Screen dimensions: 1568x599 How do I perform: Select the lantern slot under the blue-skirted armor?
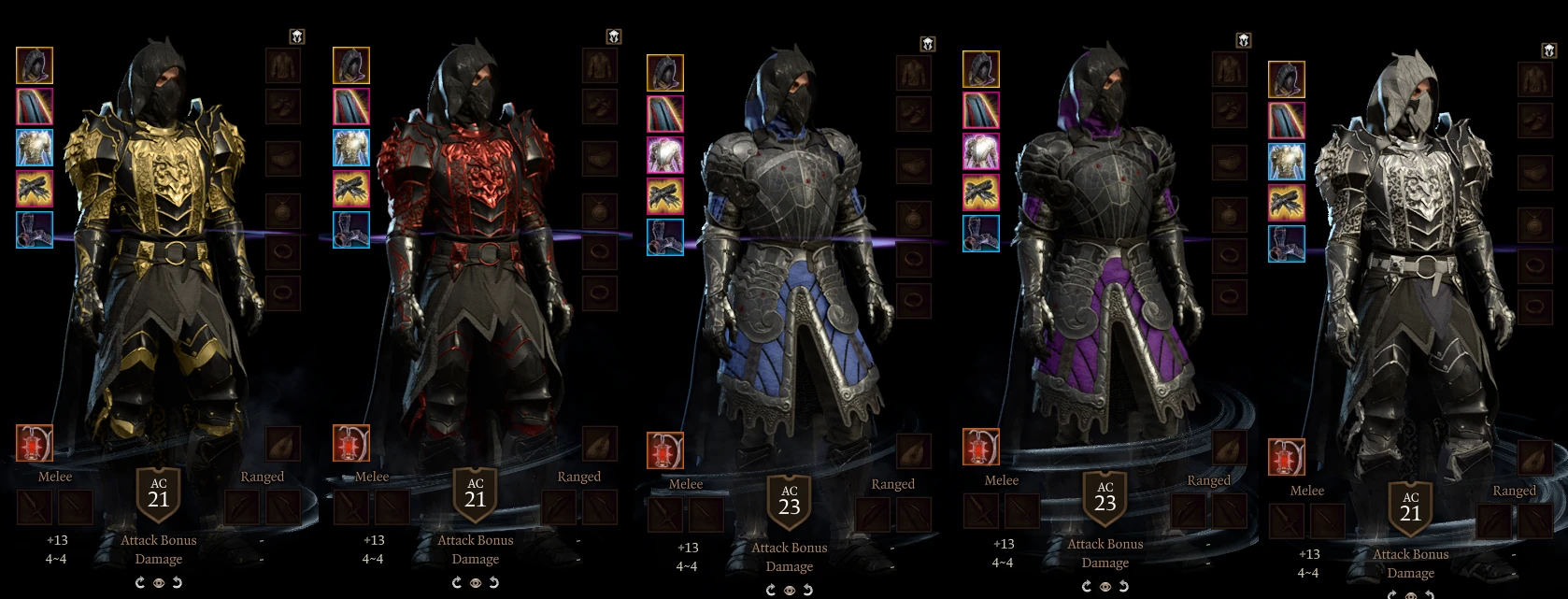click(x=665, y=450)
